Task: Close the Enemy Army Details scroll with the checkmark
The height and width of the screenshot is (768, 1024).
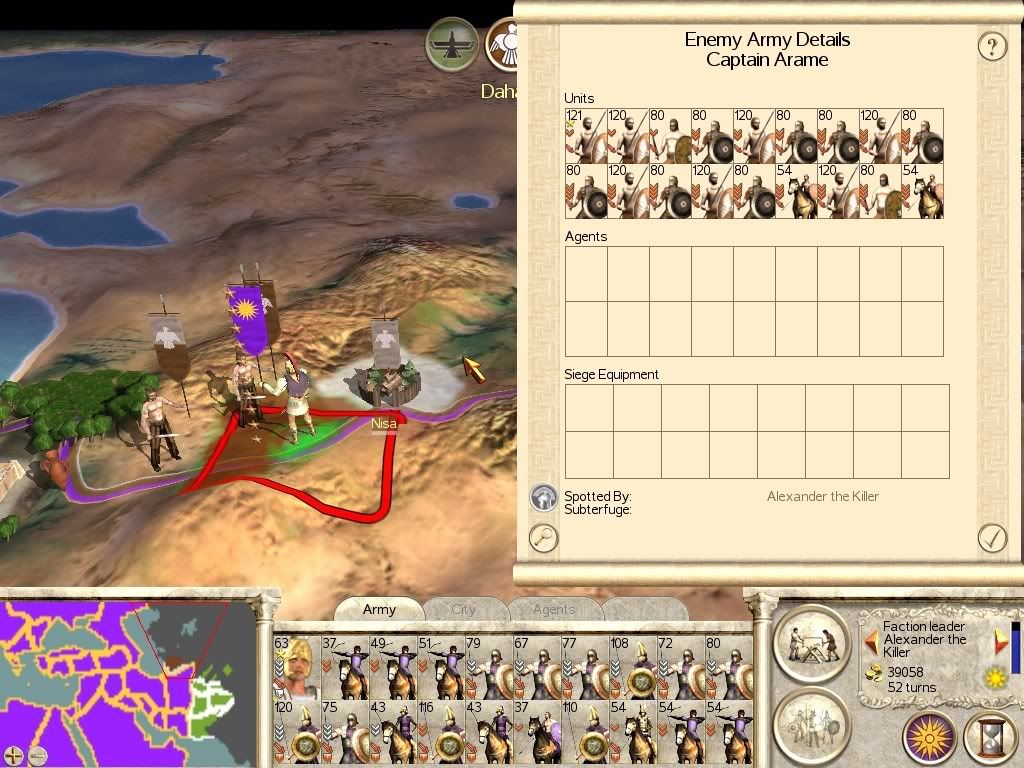Action: click(991, 538)
